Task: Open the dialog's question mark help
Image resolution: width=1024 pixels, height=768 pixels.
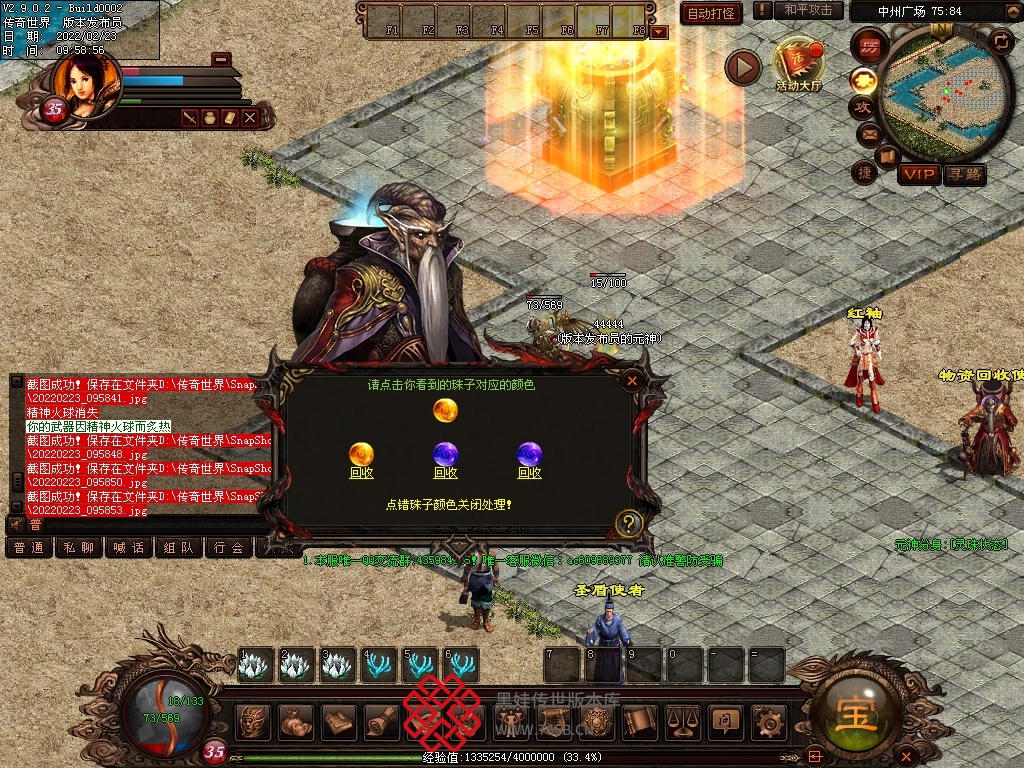Action: point(627,522)
